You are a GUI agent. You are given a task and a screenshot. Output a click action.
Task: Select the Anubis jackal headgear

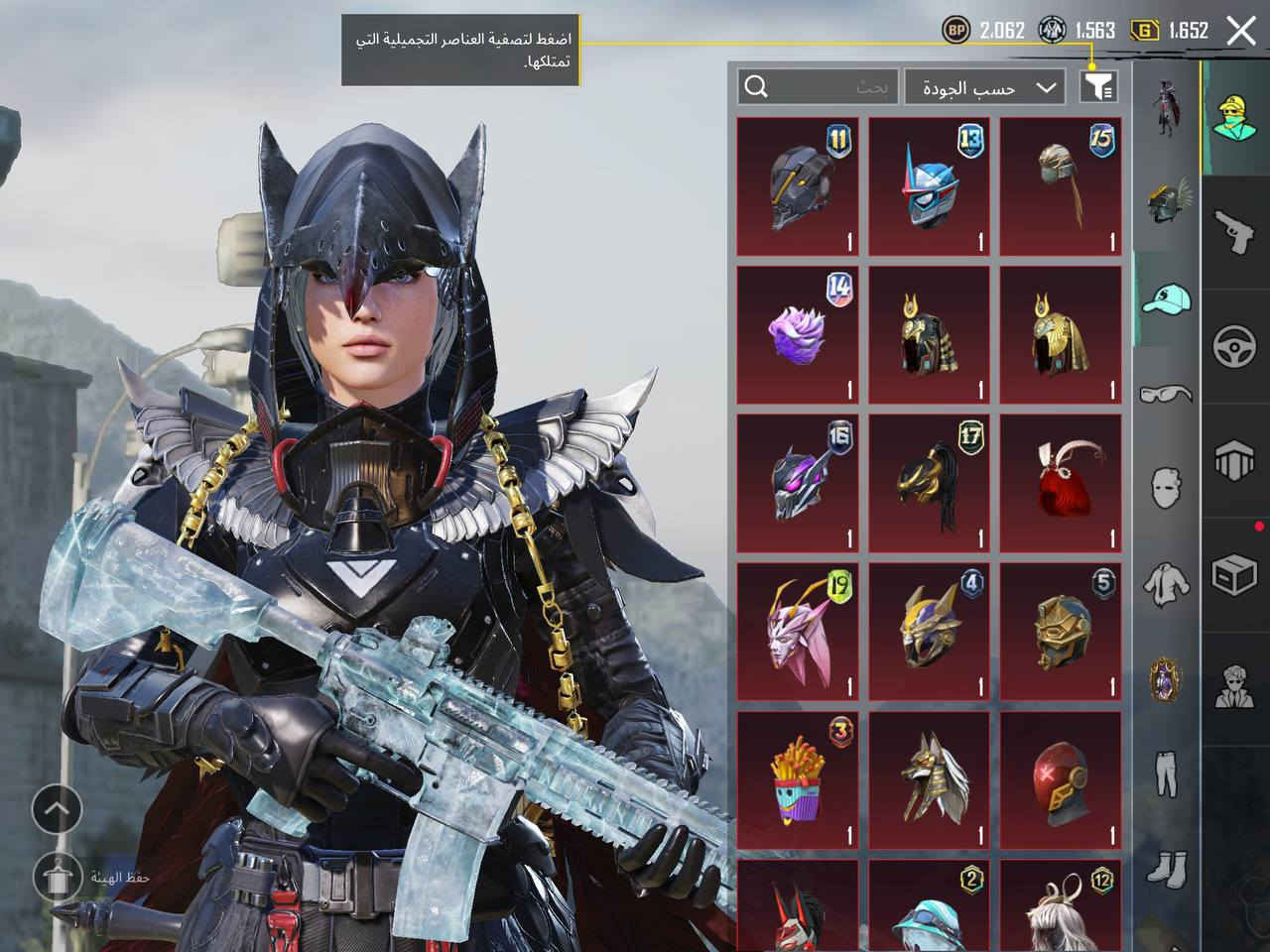coord(929,782)
